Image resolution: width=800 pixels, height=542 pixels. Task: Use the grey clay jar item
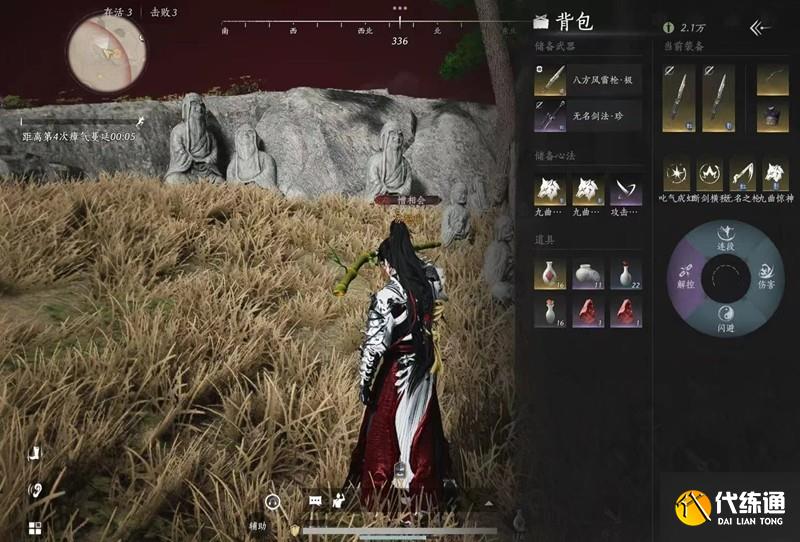coord(588,273)
